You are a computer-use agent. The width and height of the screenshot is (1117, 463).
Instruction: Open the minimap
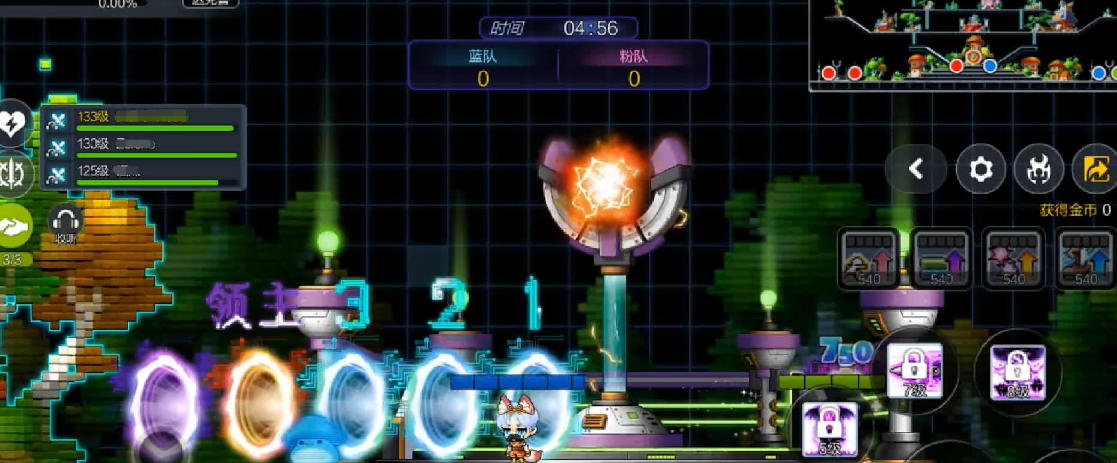coord(962,45)
